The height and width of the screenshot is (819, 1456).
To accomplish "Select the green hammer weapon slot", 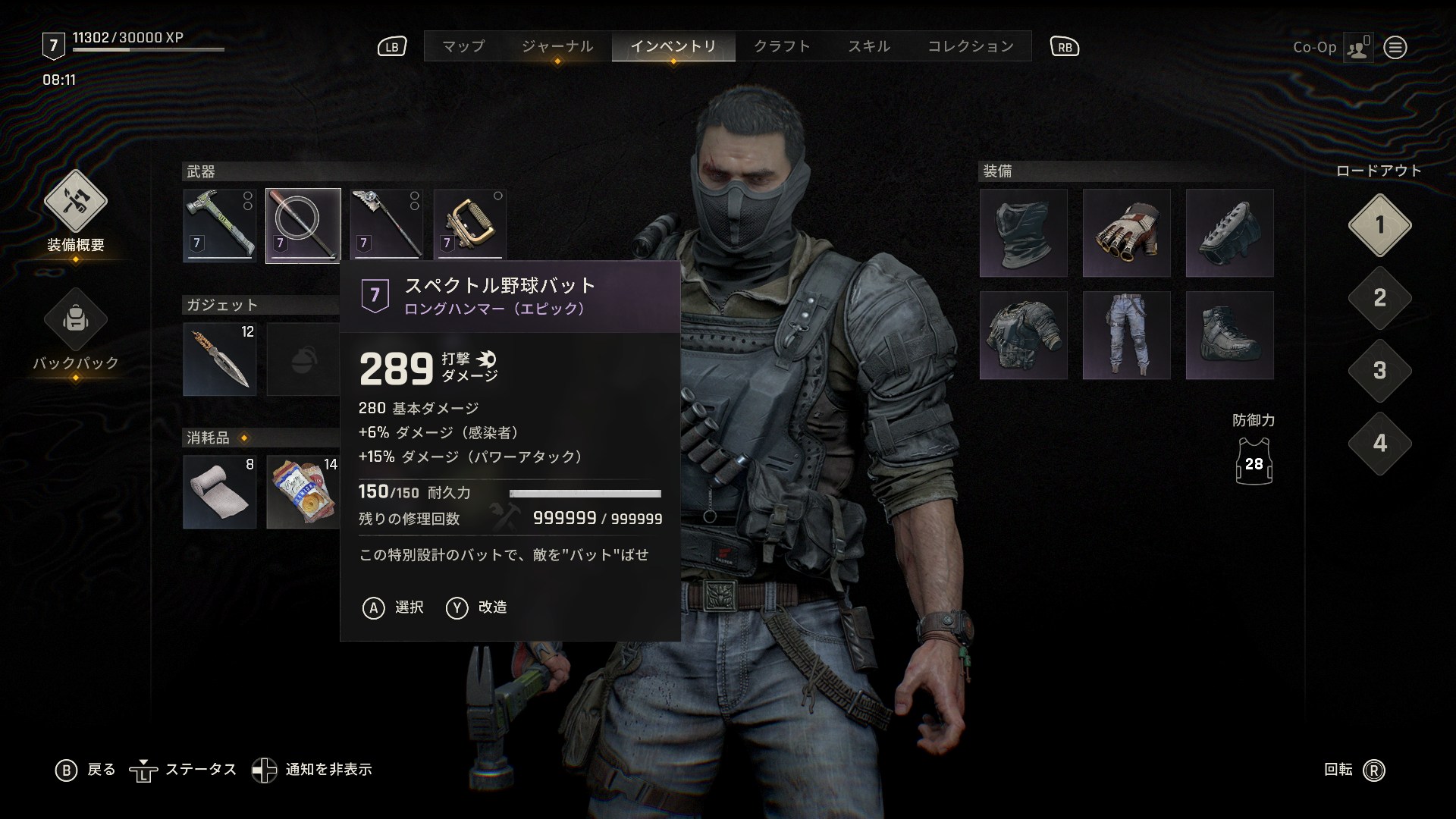I will click(220, 225).
